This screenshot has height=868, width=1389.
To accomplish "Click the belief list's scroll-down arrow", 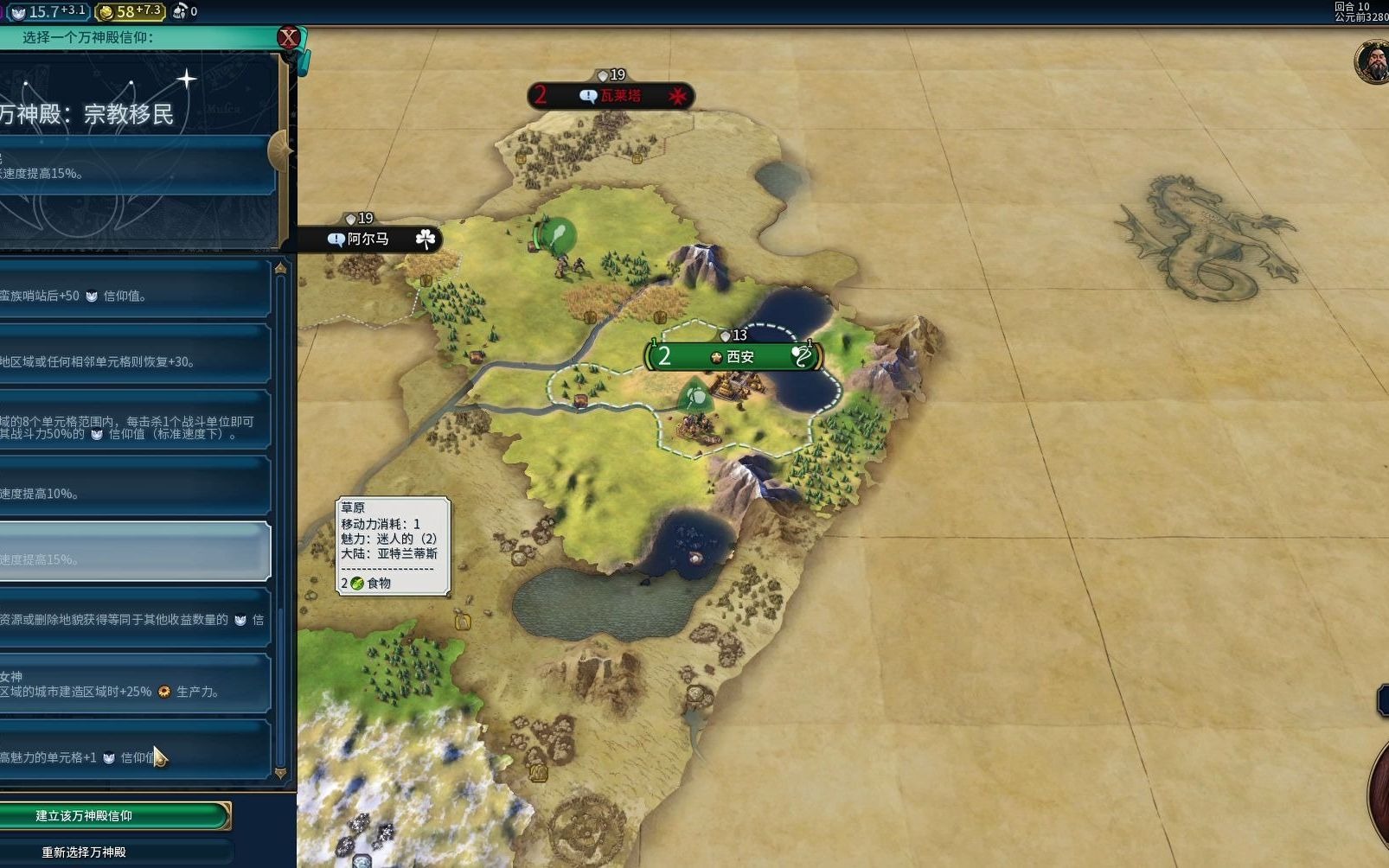I will tap(280, 772).
